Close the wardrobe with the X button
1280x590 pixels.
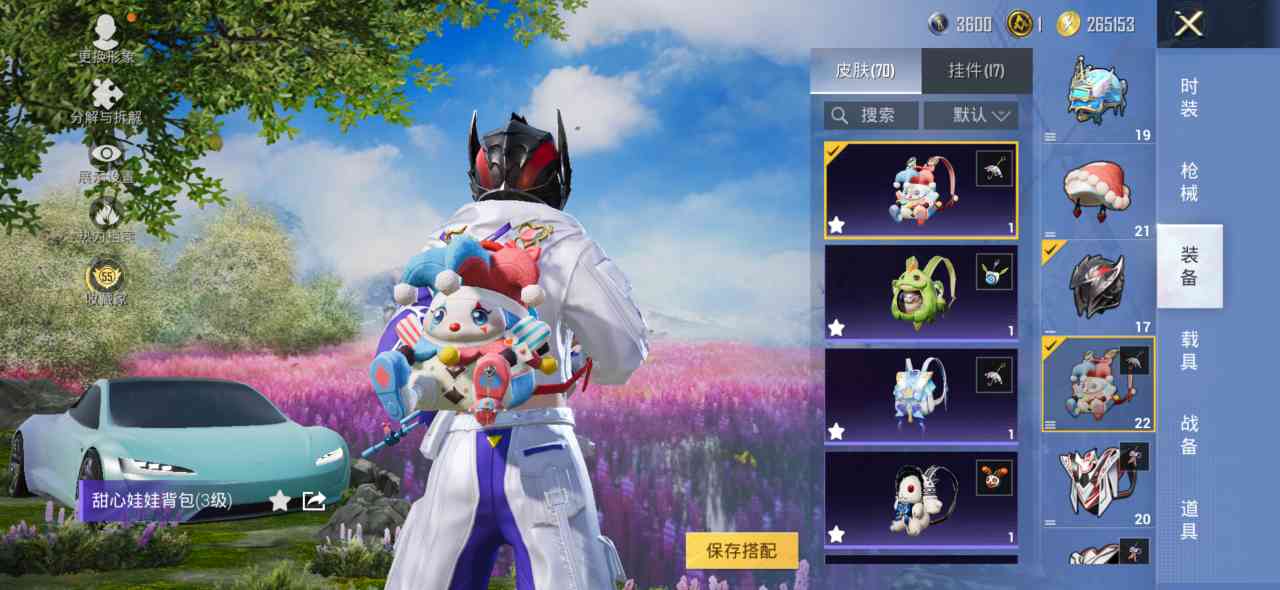point(1188,24)
